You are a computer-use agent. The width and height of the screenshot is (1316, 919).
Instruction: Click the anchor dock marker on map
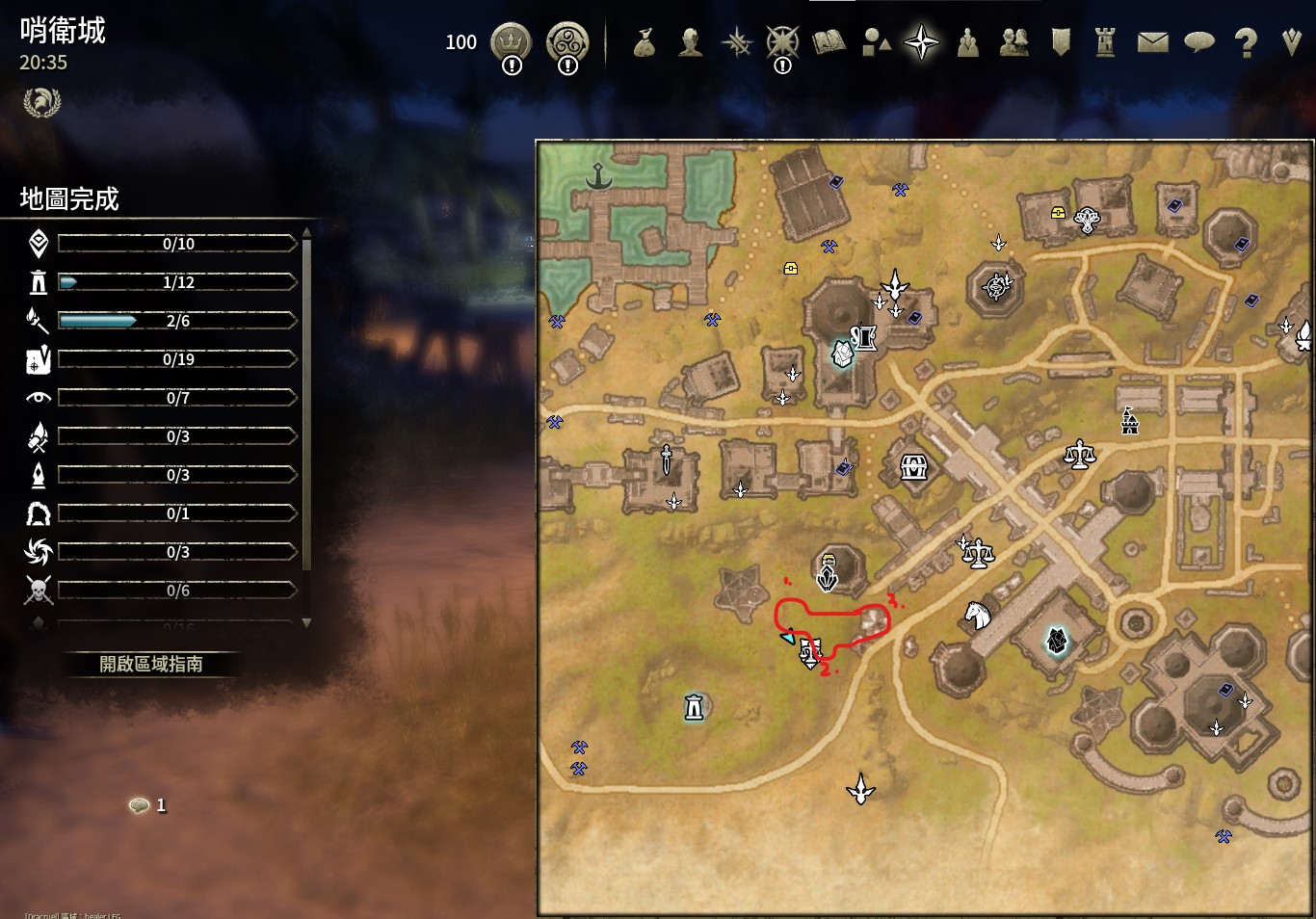click(x=599, y=177)
